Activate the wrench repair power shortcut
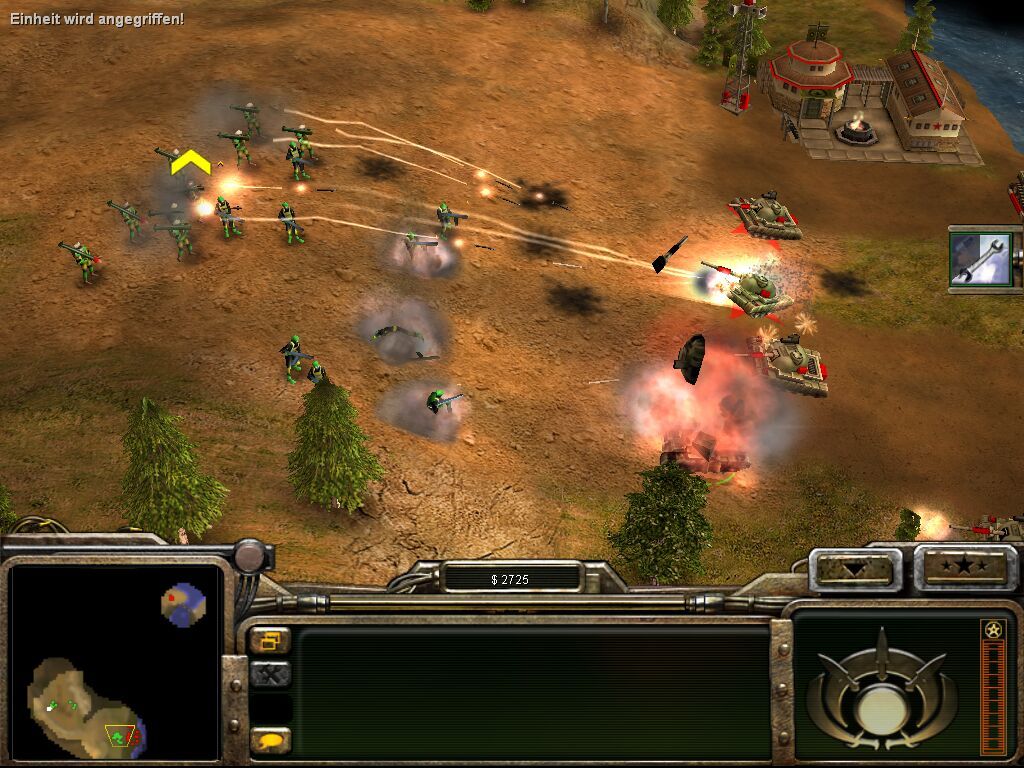Screen dimensions: 1024x768 pos(981,259)
